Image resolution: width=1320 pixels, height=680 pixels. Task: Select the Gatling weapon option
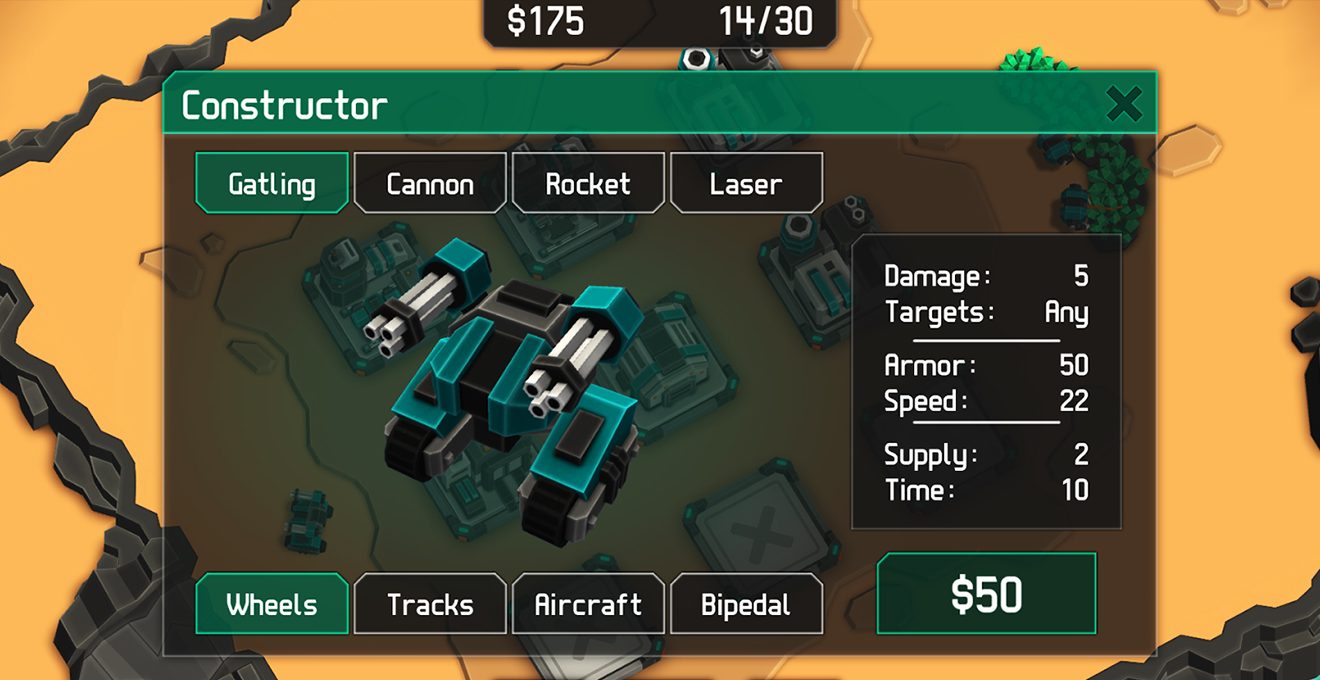coord(272,183)
